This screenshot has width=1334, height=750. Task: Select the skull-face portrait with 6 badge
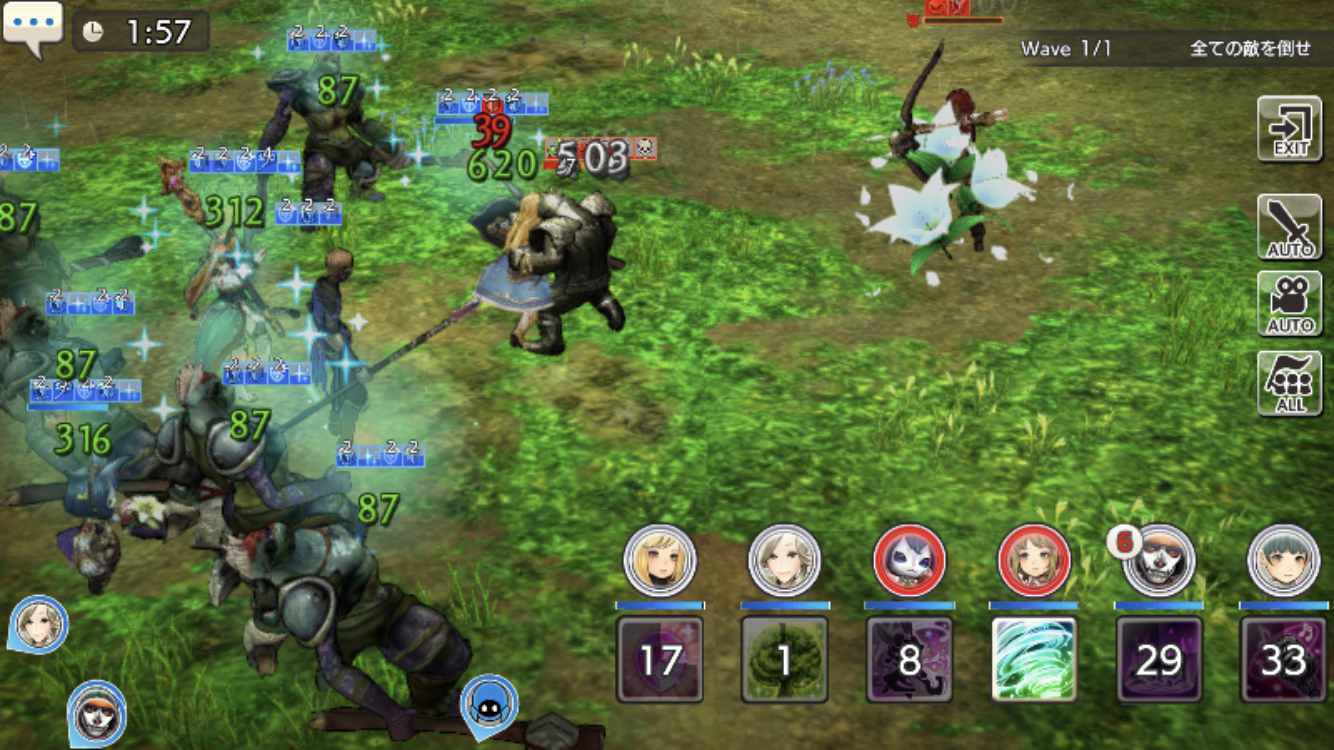click(x=1159, y=561)
